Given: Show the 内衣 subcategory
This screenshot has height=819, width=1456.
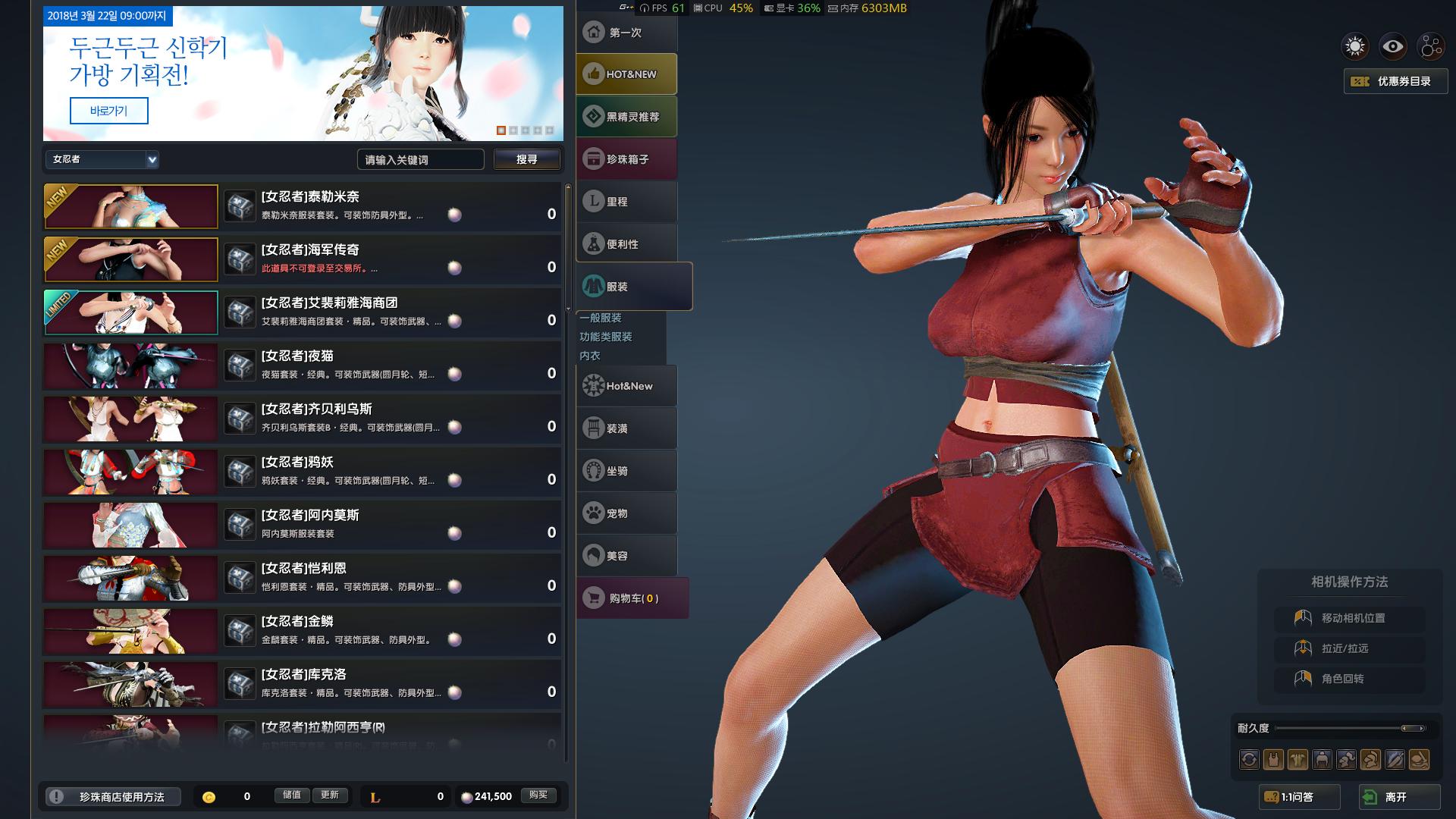Looking at the screenshot, I should (590, 356).
